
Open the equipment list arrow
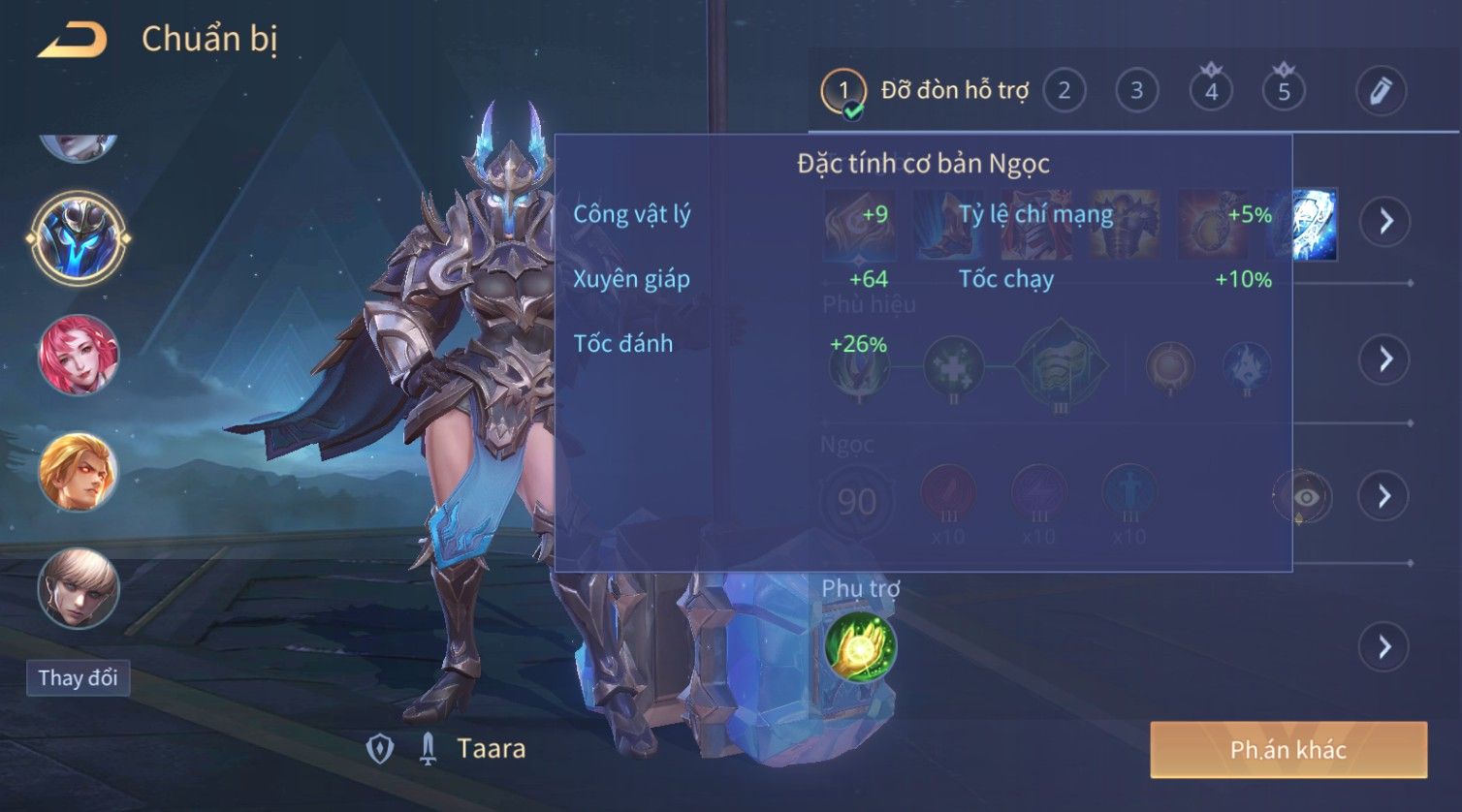[1385, 221]
